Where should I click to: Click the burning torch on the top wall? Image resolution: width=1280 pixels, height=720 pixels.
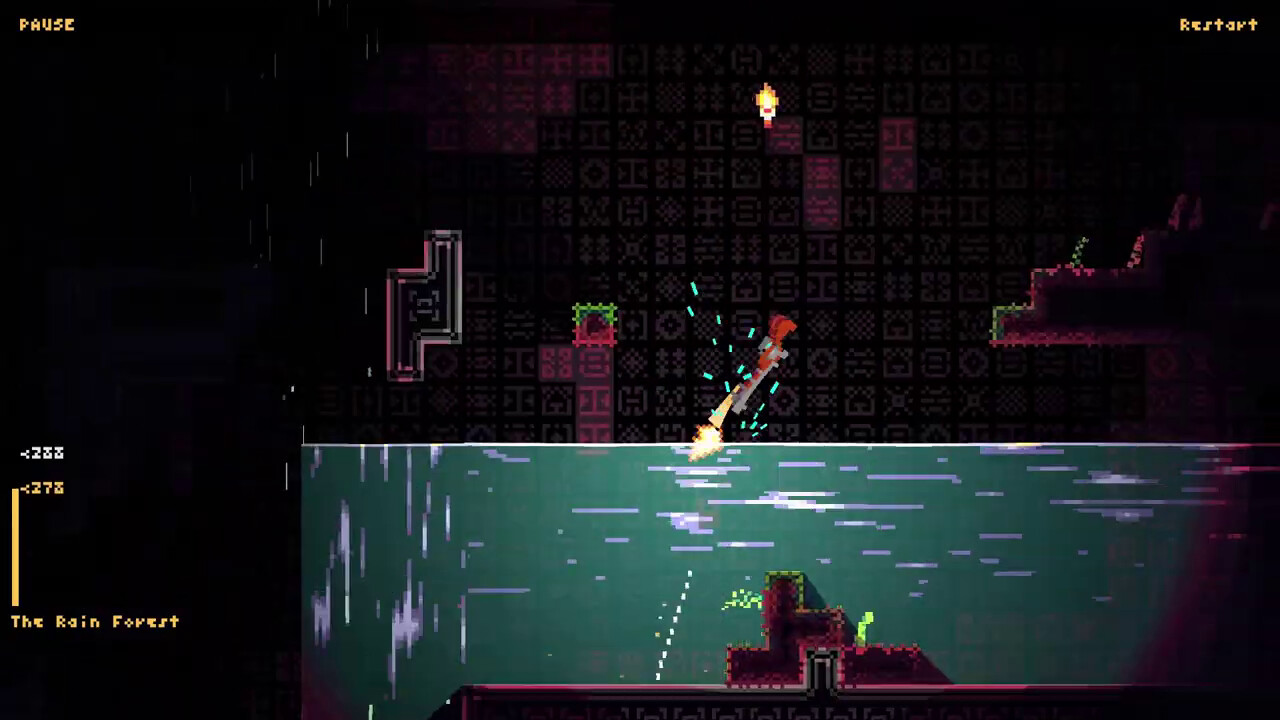(x=765, y=100)
